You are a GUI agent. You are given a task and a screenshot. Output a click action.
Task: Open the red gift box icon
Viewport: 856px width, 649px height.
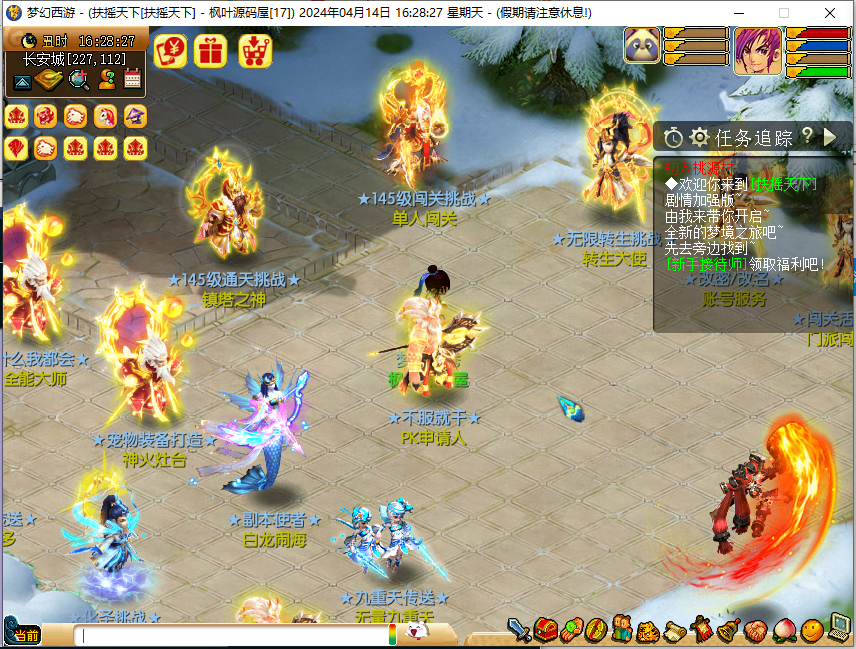coord(211,50)
